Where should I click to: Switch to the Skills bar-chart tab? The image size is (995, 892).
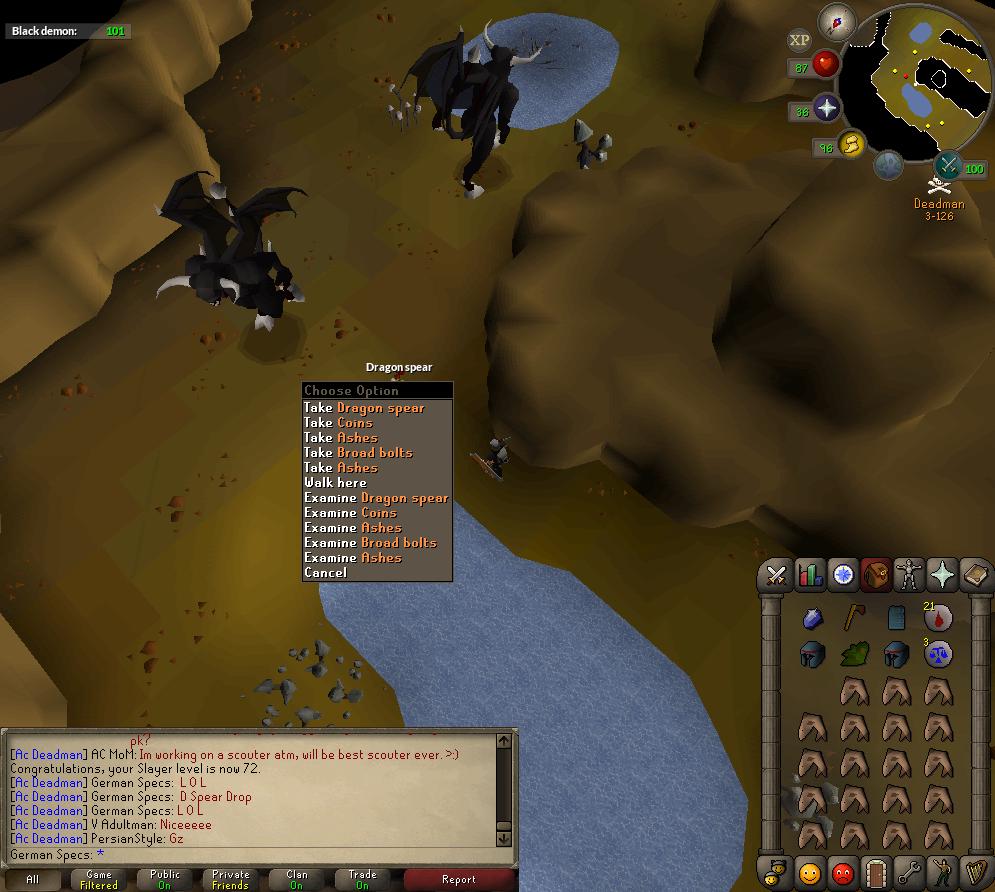click(810, 575)
